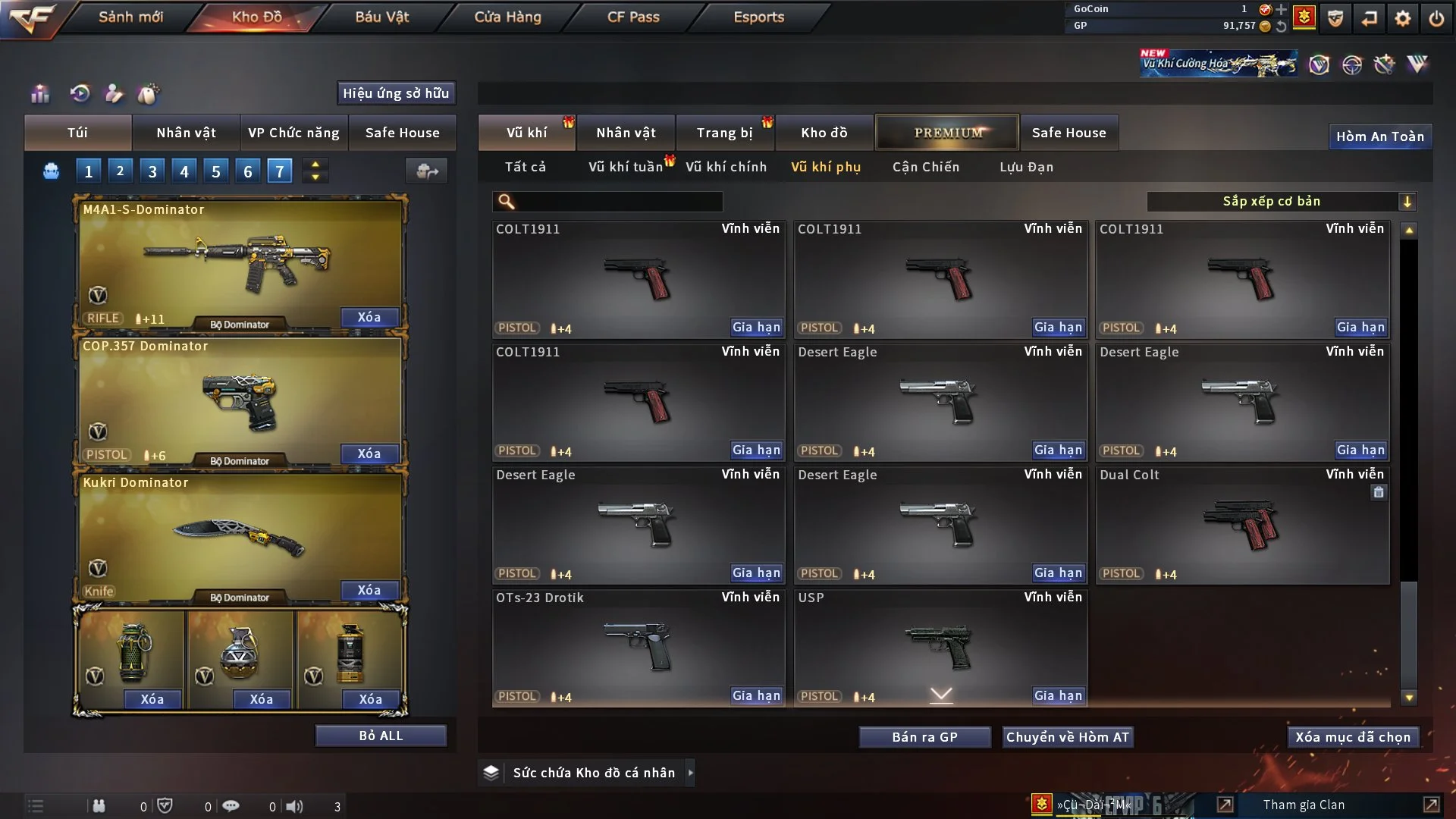The width and height of the screenshot is (1456, 819).
Task: Open the Hòm An Toàn safe box
Action: click(x=1379, y=136)
